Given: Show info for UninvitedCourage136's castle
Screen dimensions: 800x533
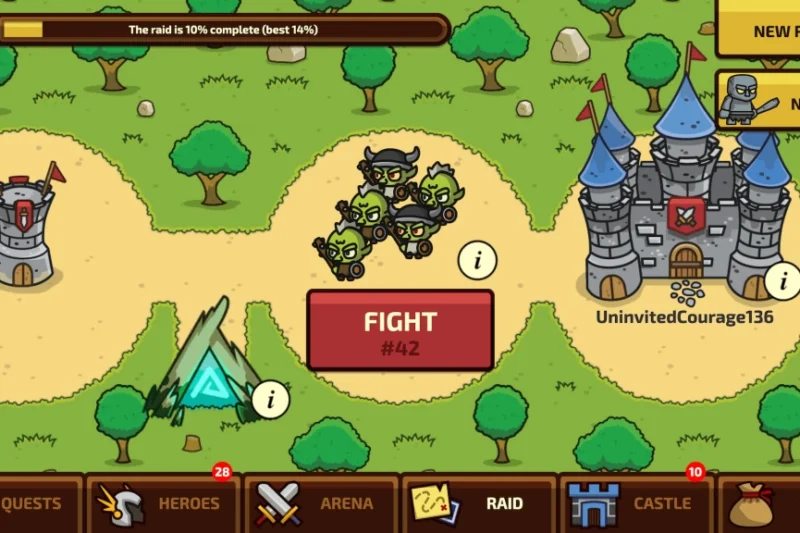Looking at the screenshot, I should (783, 280).
